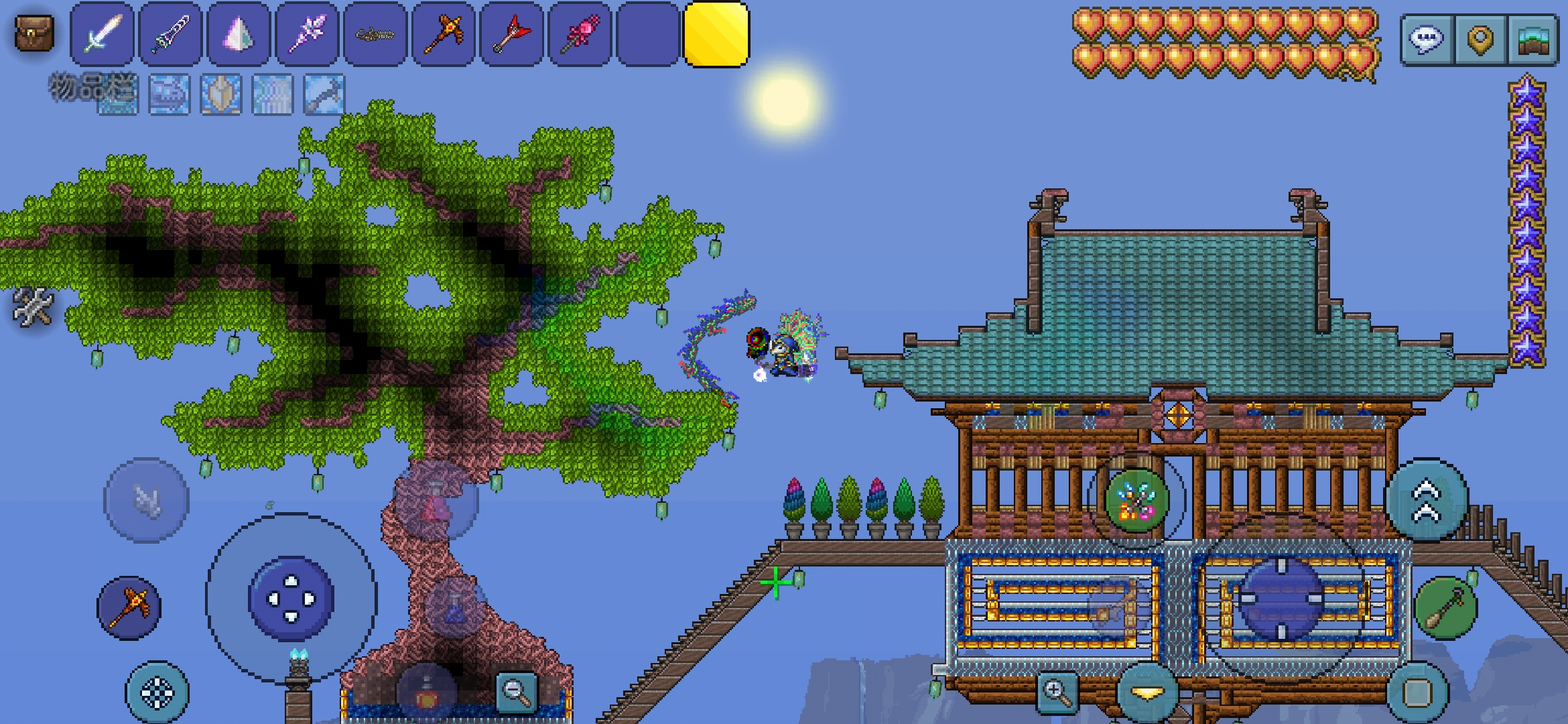Tap the double-arrow jump button

[x=1427, y=500]
